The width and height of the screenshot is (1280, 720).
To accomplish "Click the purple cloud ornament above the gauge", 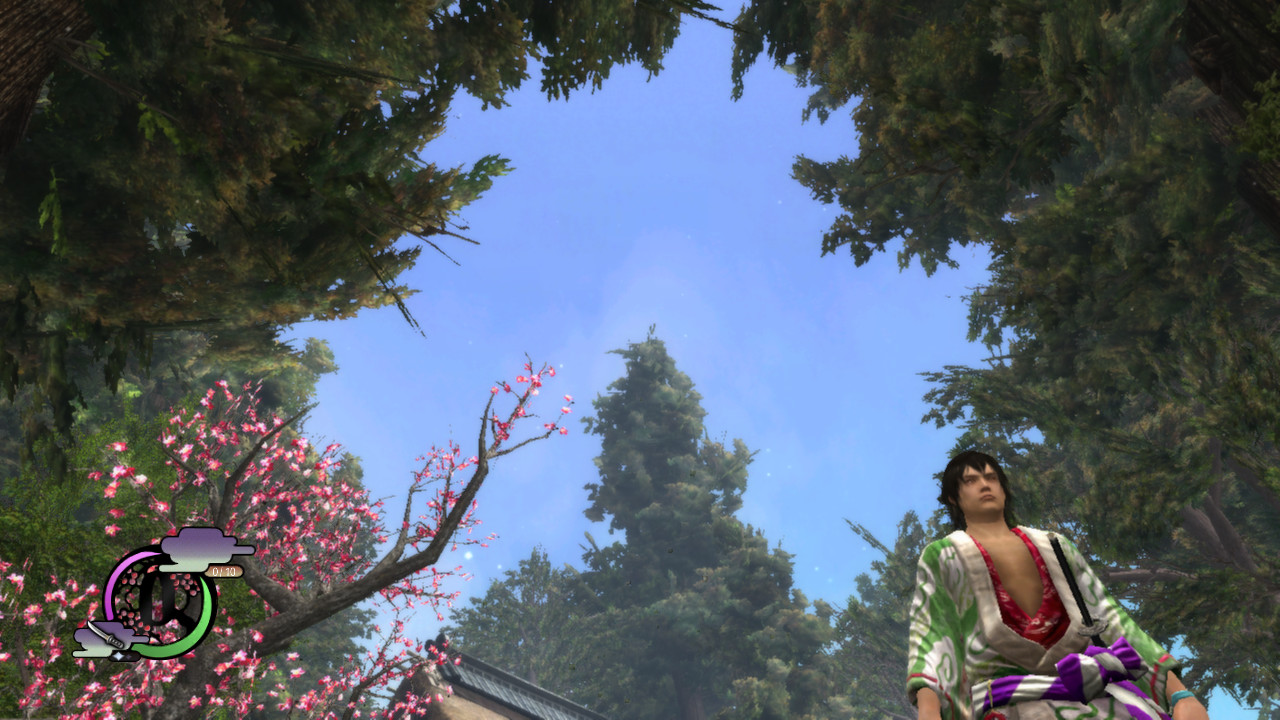I will point(198,548).
